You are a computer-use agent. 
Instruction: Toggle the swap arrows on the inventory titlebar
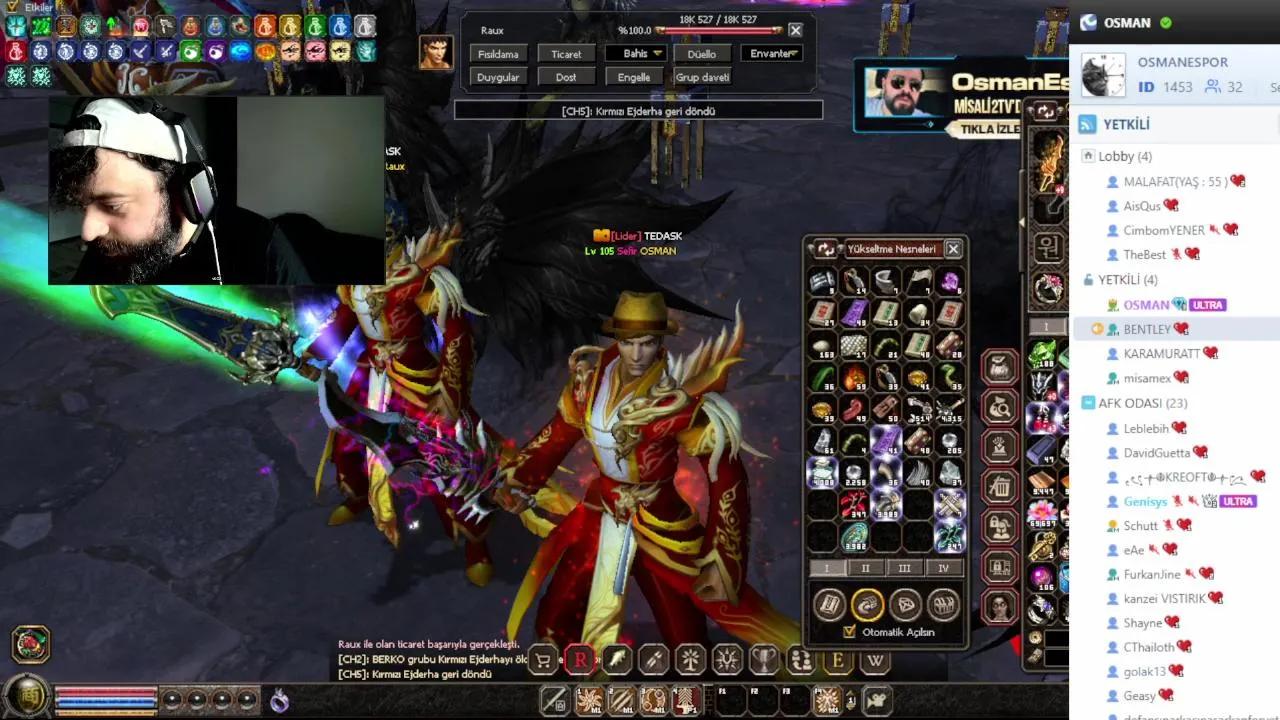[x=824, y=249]
